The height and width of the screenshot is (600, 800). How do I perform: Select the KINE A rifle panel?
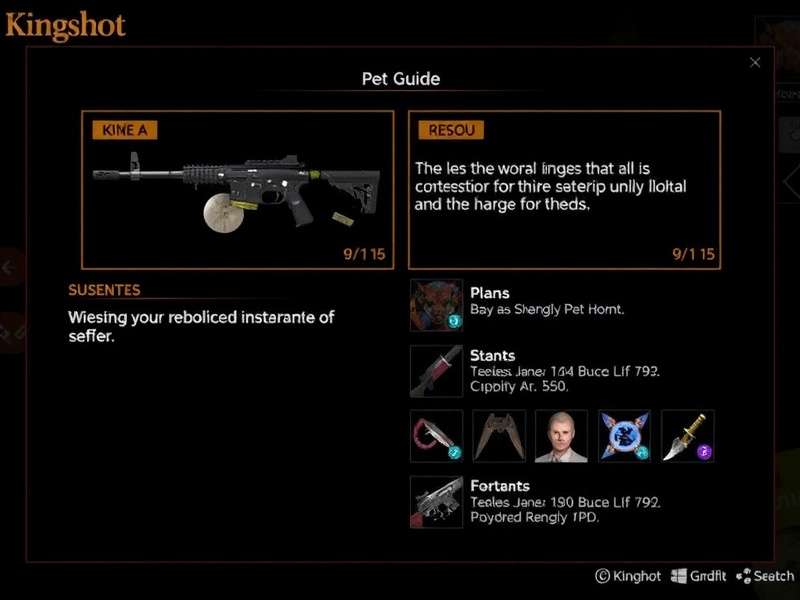tap(238, 189)
